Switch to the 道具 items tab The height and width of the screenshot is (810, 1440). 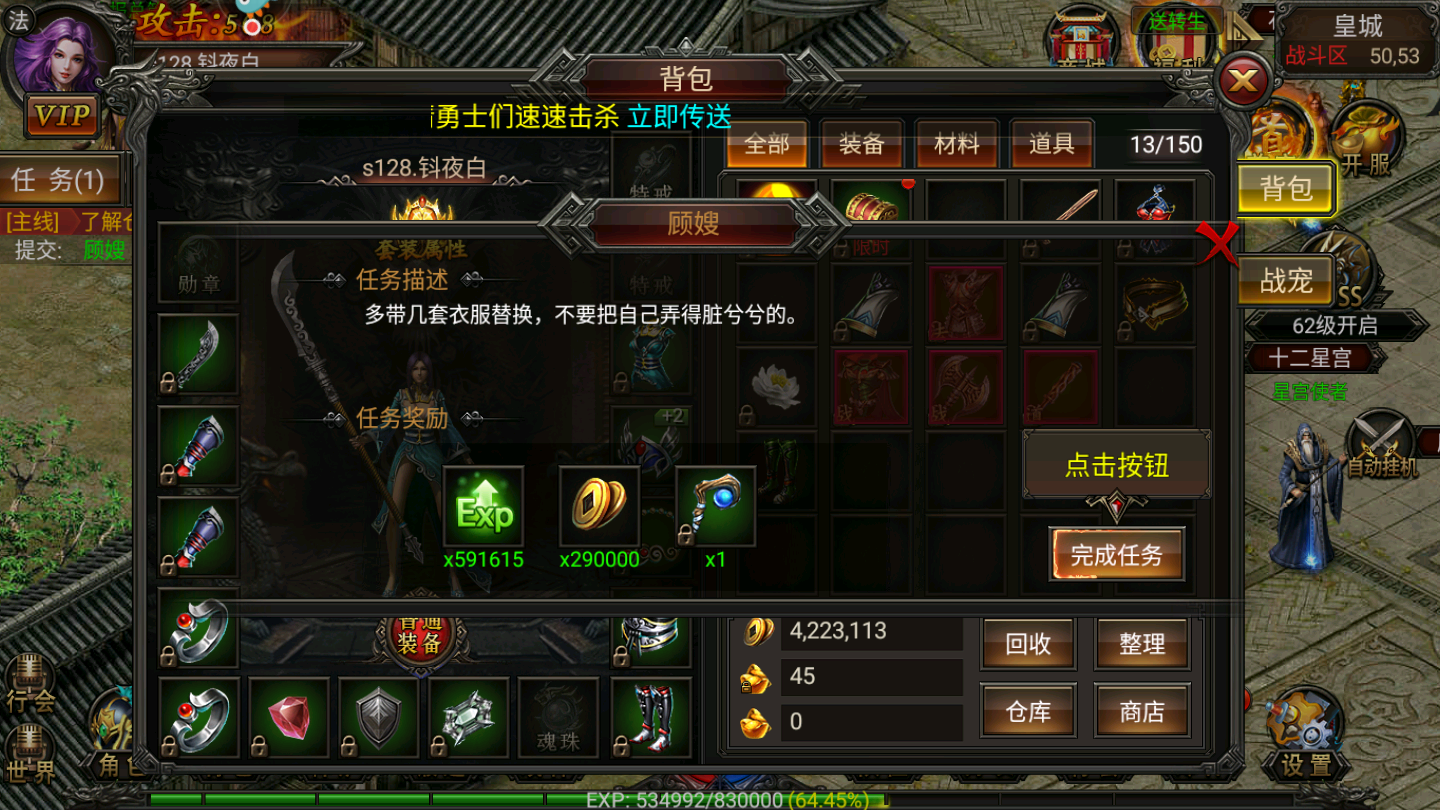click(x=1050, y=144)
